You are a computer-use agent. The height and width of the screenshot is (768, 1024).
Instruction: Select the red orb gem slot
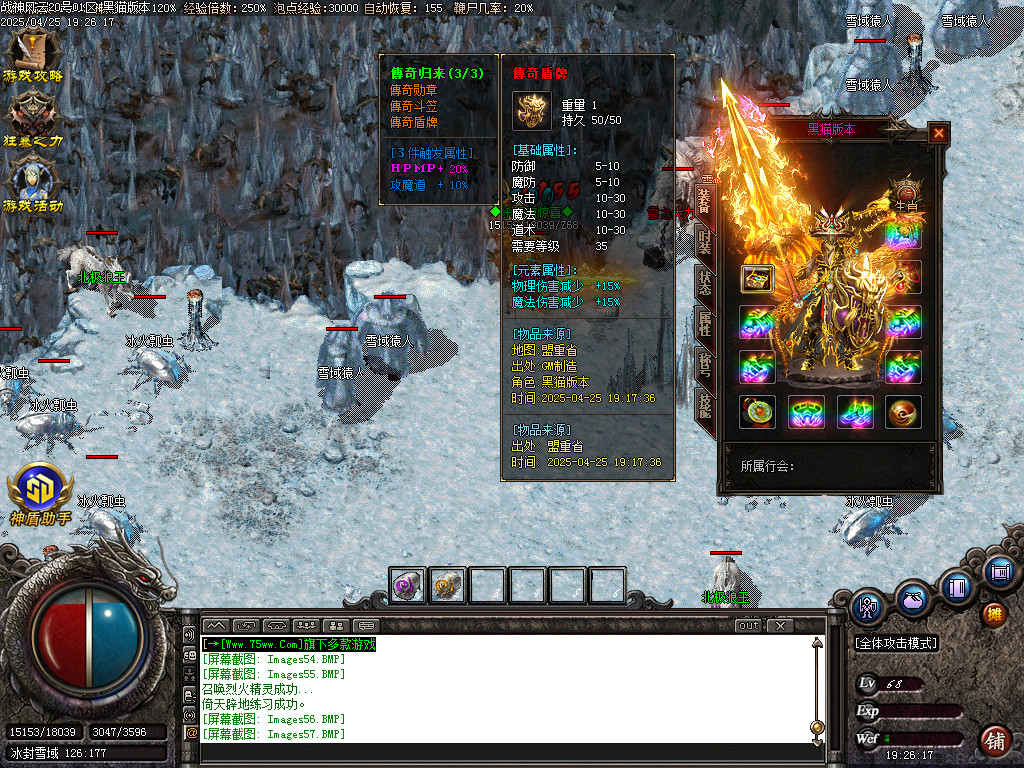903,411
